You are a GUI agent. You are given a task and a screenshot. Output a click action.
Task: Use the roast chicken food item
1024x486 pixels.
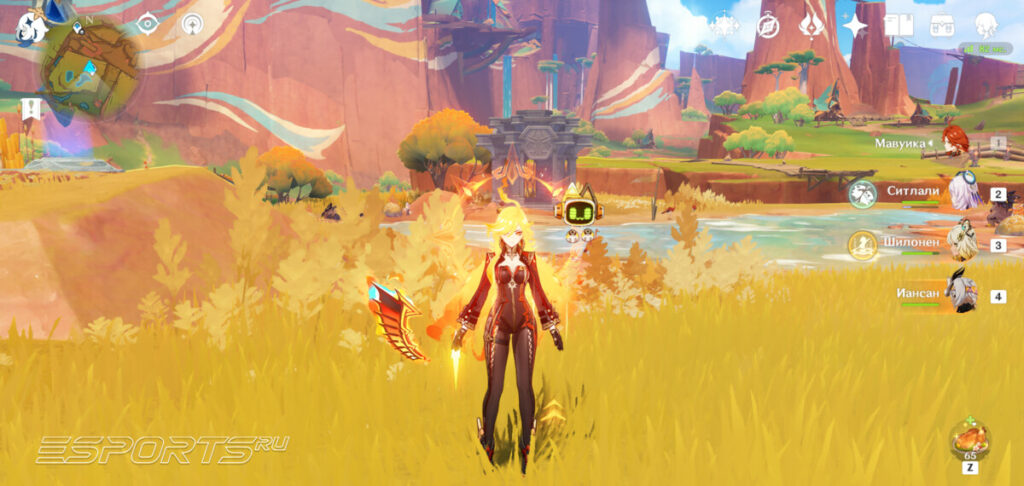pyautogui.click(x=969, y=440)
